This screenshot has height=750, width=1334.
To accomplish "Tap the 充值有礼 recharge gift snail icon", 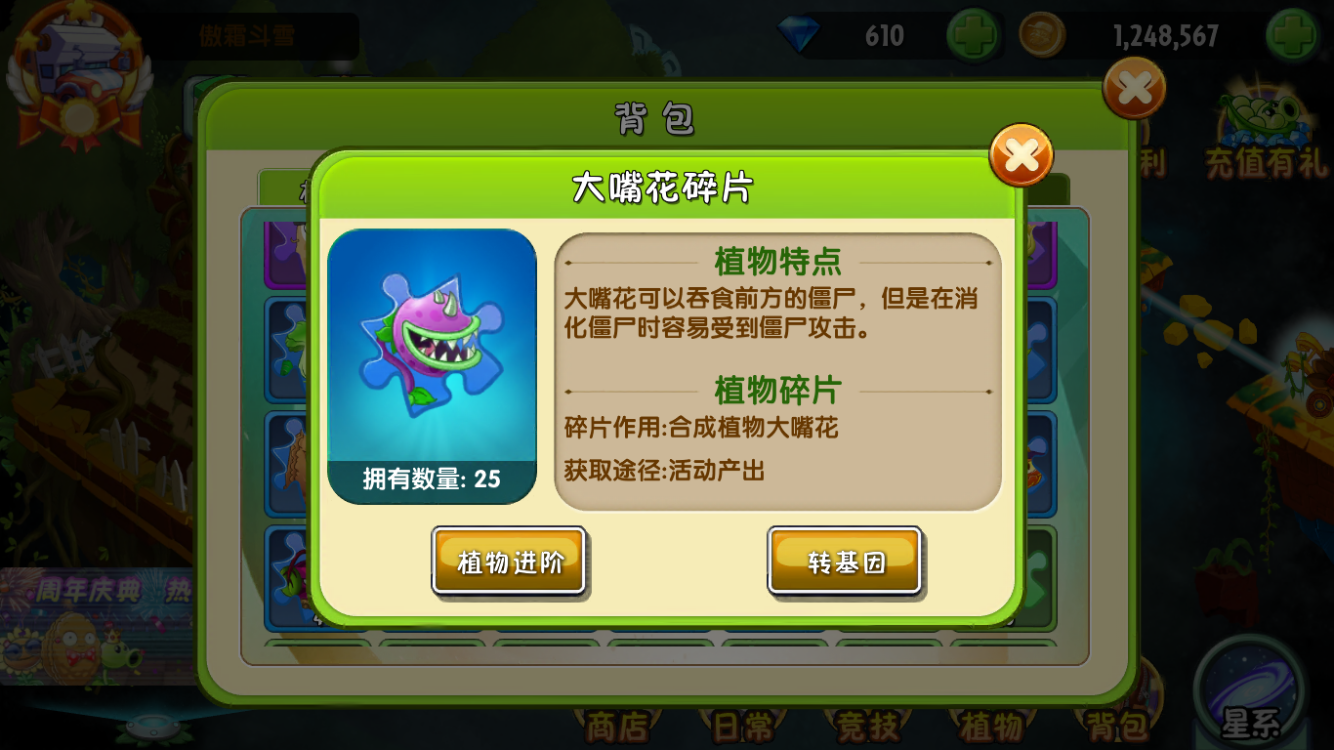I will click(x=1258, y=115).
